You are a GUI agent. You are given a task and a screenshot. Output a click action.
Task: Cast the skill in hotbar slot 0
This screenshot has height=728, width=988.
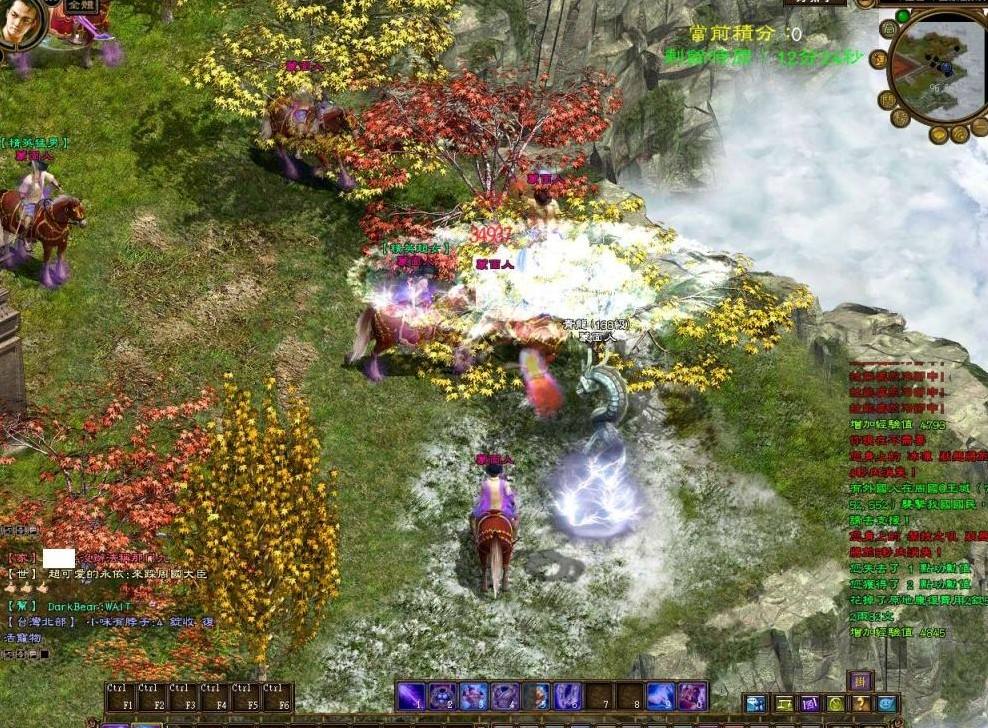(692, 696)
